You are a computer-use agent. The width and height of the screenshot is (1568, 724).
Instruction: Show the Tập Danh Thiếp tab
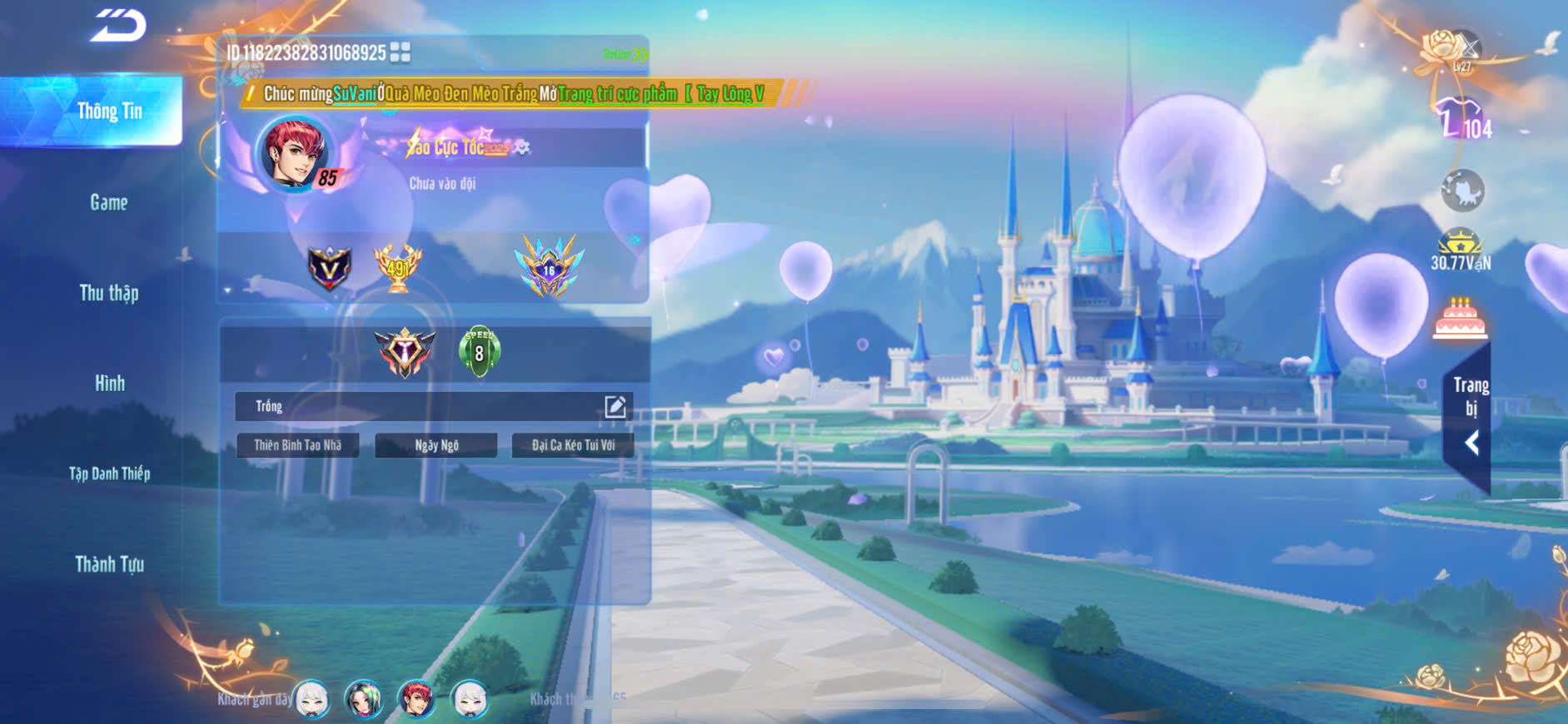pyautogui.click(x=109, y=474)
